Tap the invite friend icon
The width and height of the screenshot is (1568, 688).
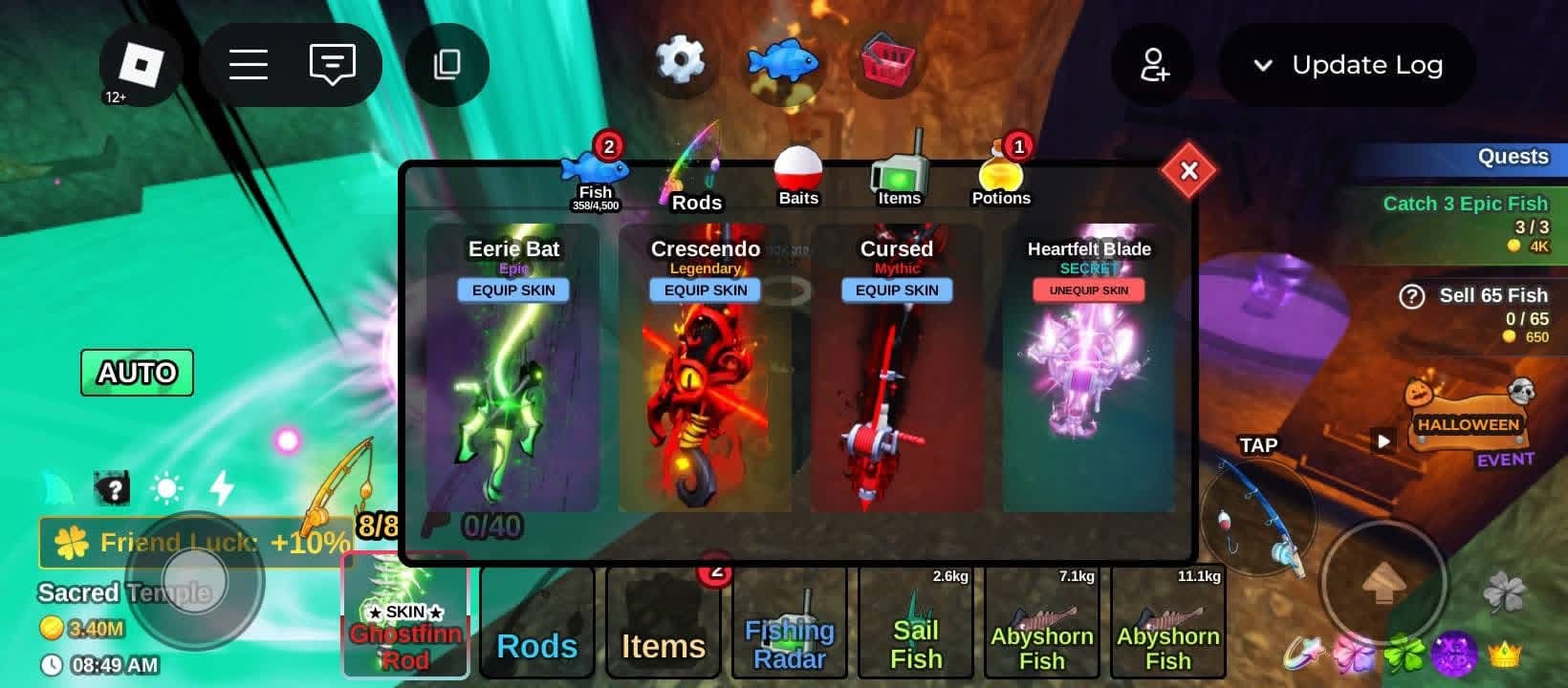coord(1153,65)
